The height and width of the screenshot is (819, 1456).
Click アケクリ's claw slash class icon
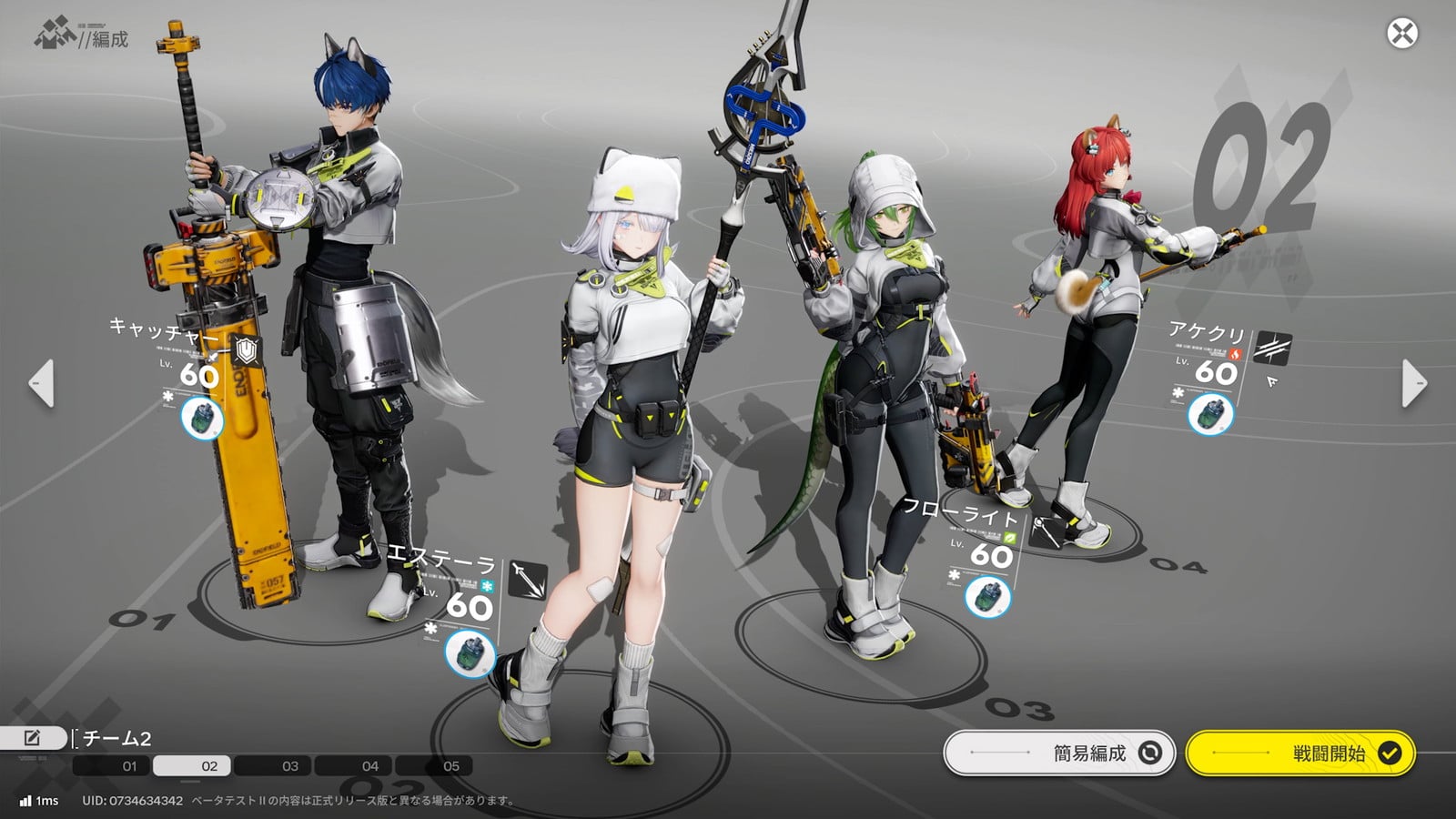pyautogui.click(x=1272, y=348)
